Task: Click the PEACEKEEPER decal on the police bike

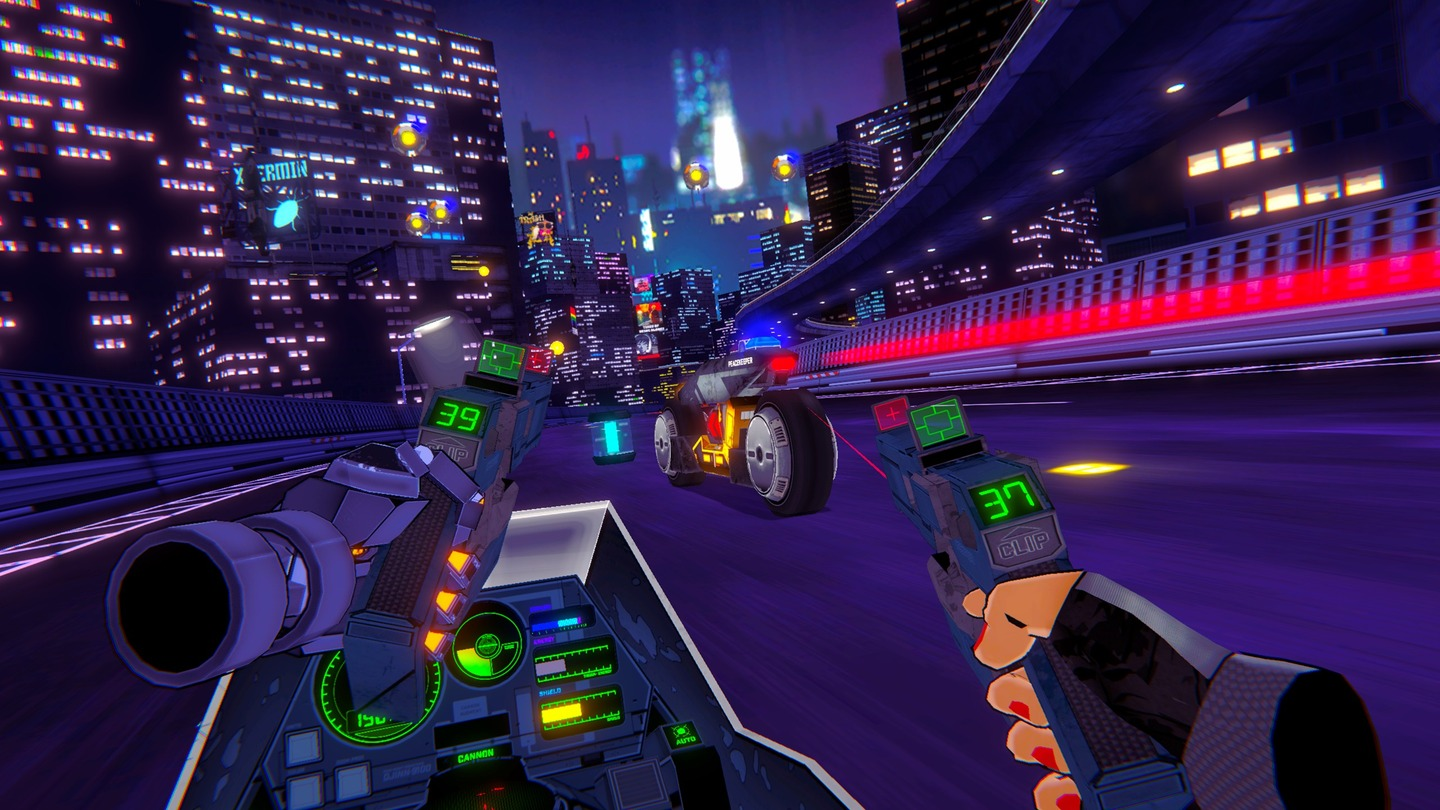Action: point(740,361)
